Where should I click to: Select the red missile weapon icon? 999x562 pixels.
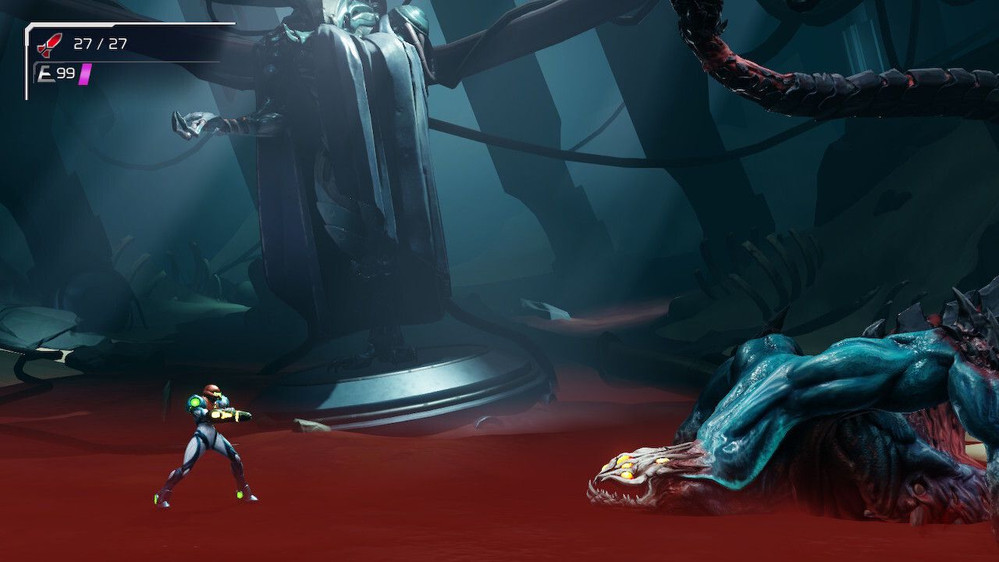pos(49,44)
